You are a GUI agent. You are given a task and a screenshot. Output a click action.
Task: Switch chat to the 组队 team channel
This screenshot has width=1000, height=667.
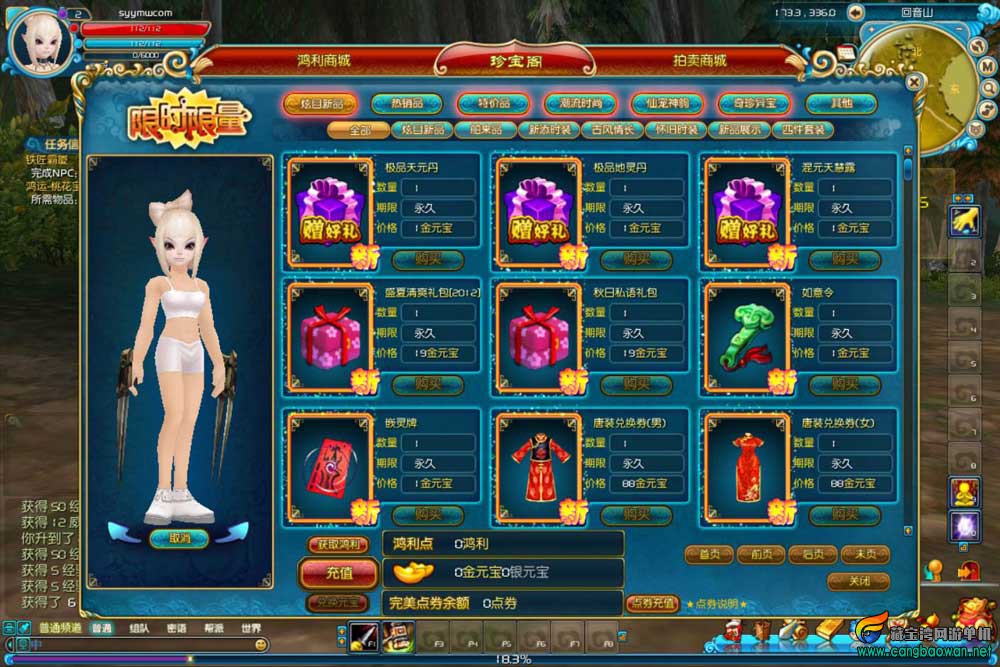(x=139, y=629)
